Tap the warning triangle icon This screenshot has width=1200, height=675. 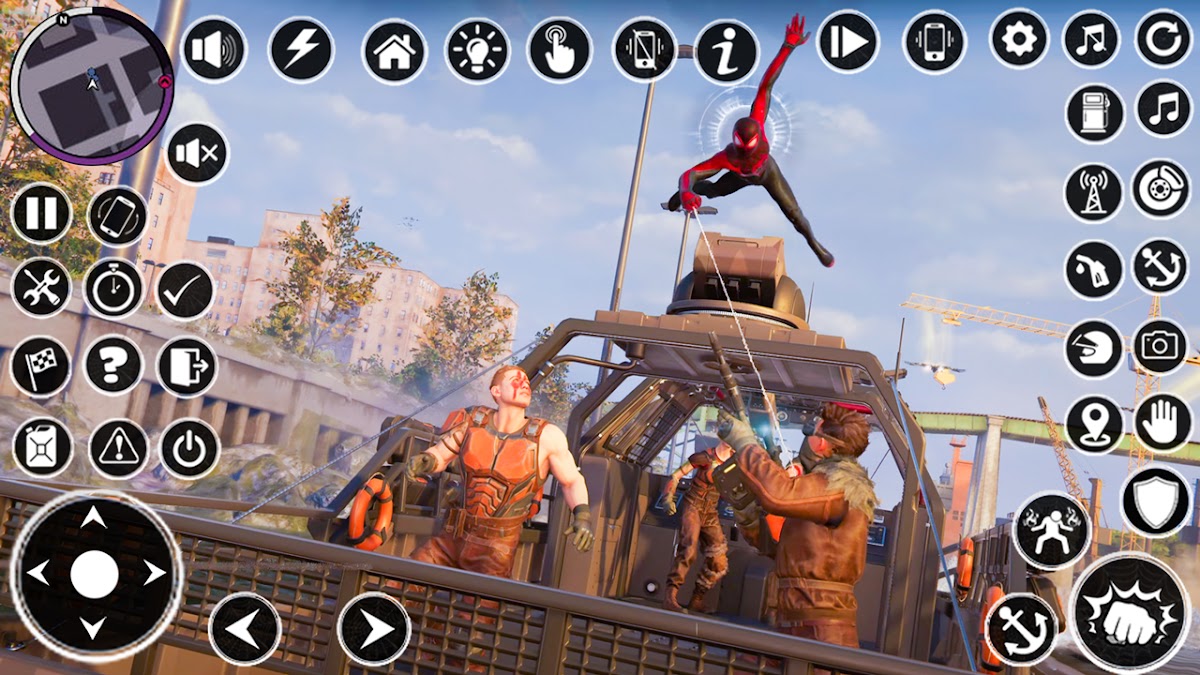coord(118,448)
